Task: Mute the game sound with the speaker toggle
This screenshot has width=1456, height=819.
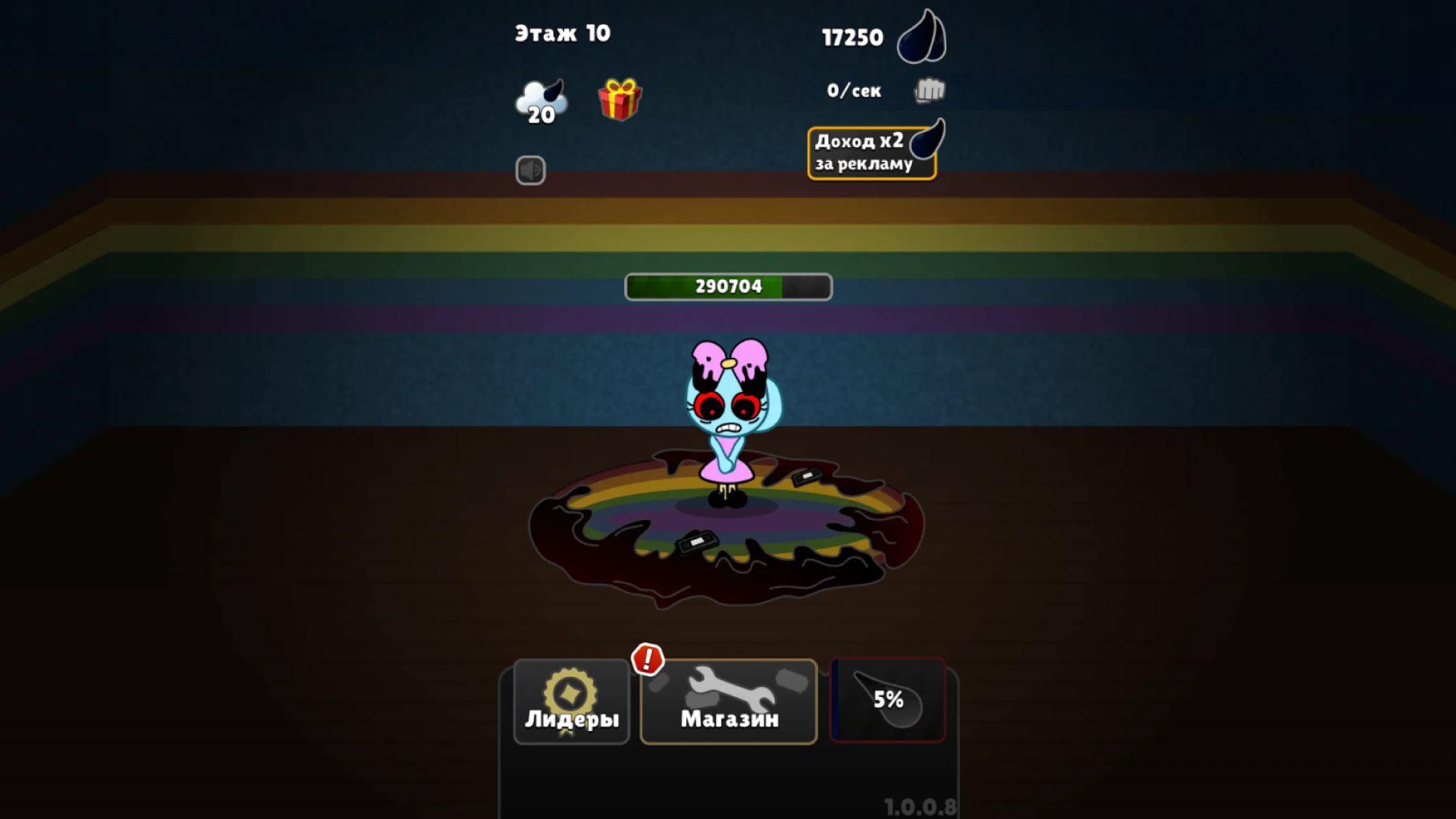Action: (532, 171)
